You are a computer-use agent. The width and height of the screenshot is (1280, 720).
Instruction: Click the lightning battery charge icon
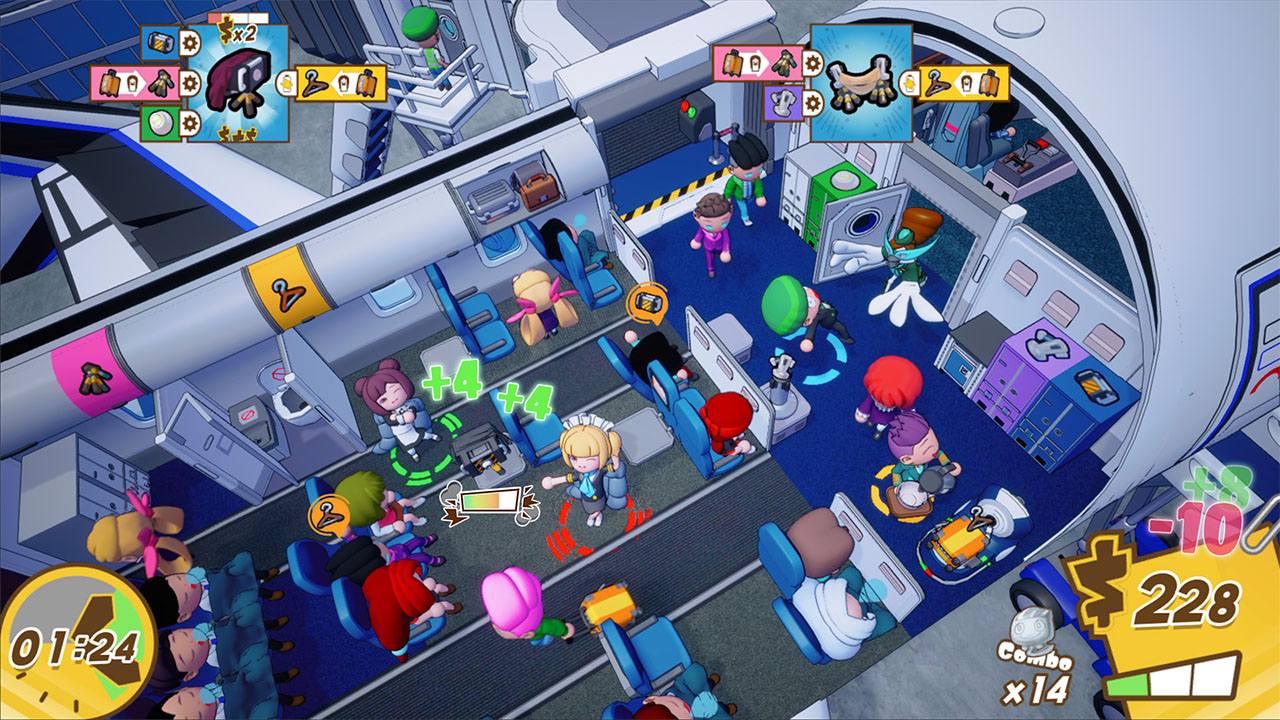pyautogui.click(x=286, y=83)
